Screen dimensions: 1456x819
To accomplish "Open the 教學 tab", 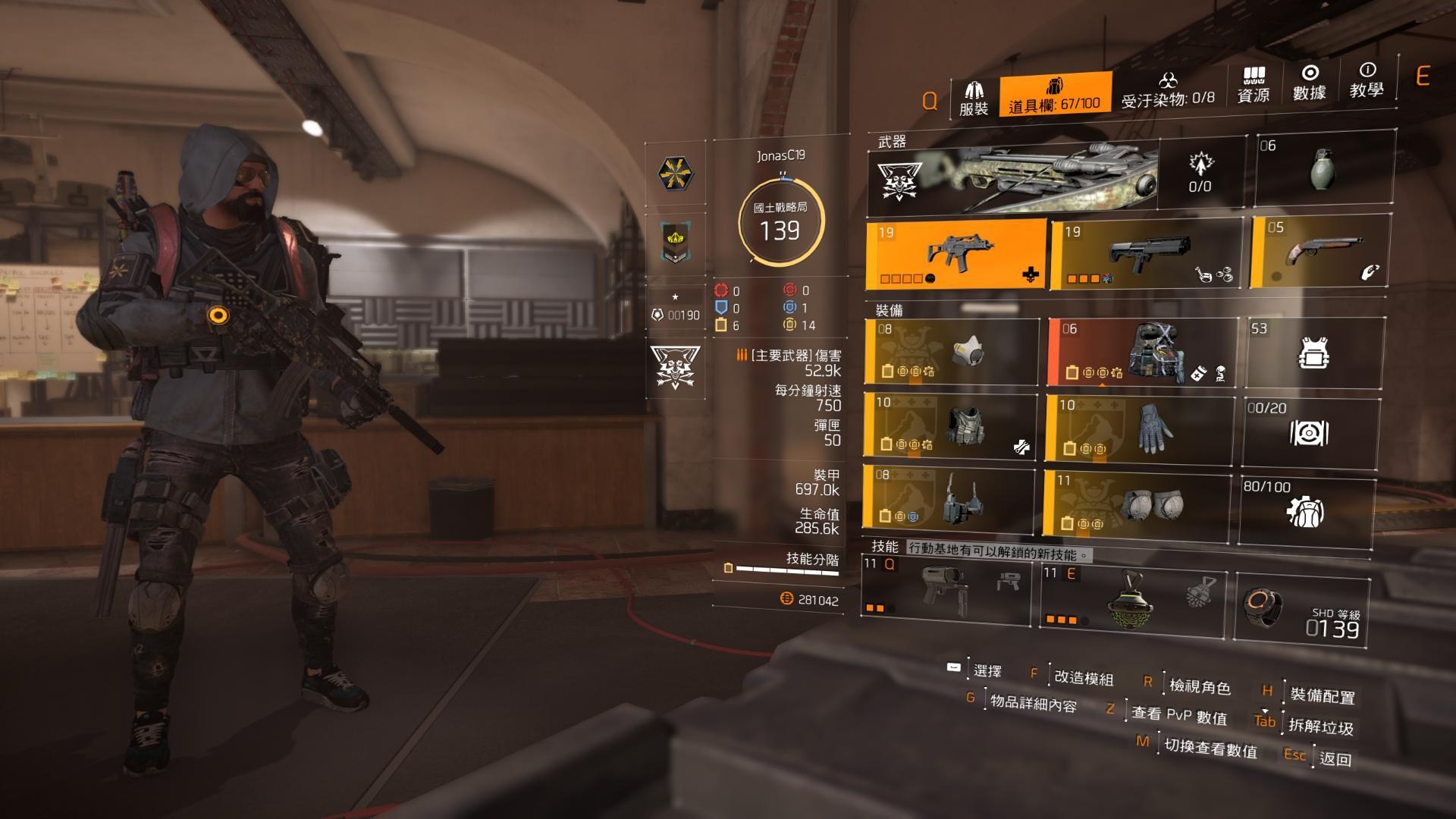I will (1367, 81).
